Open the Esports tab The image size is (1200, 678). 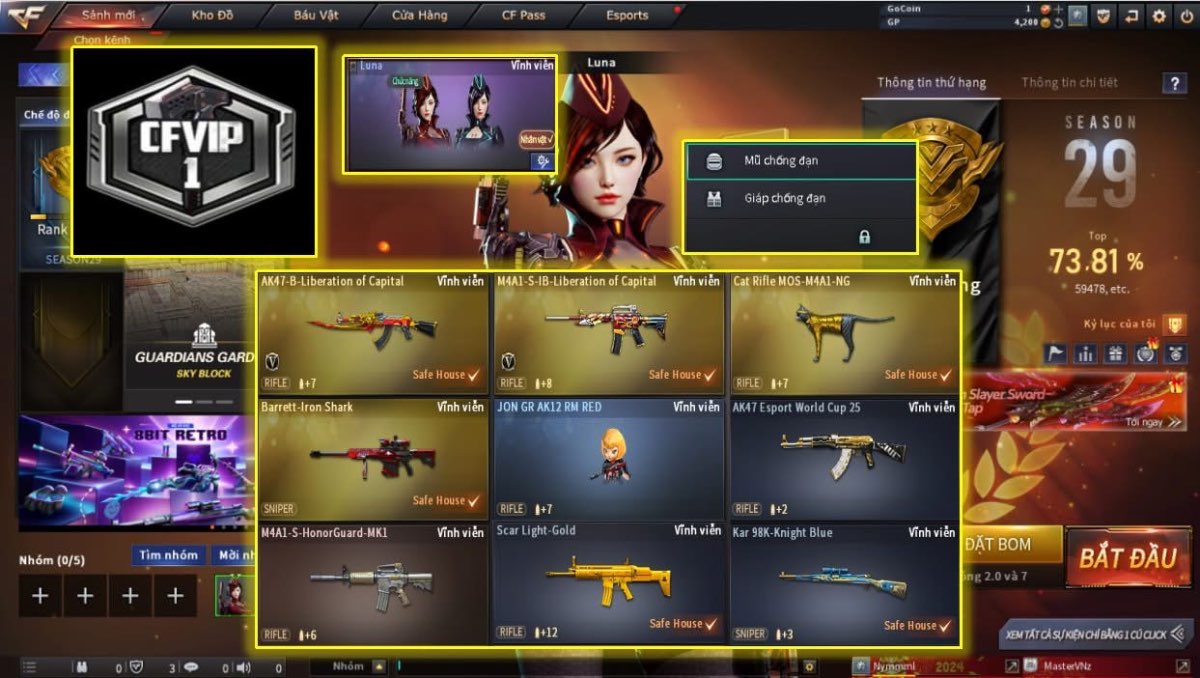tap(627, 15)
